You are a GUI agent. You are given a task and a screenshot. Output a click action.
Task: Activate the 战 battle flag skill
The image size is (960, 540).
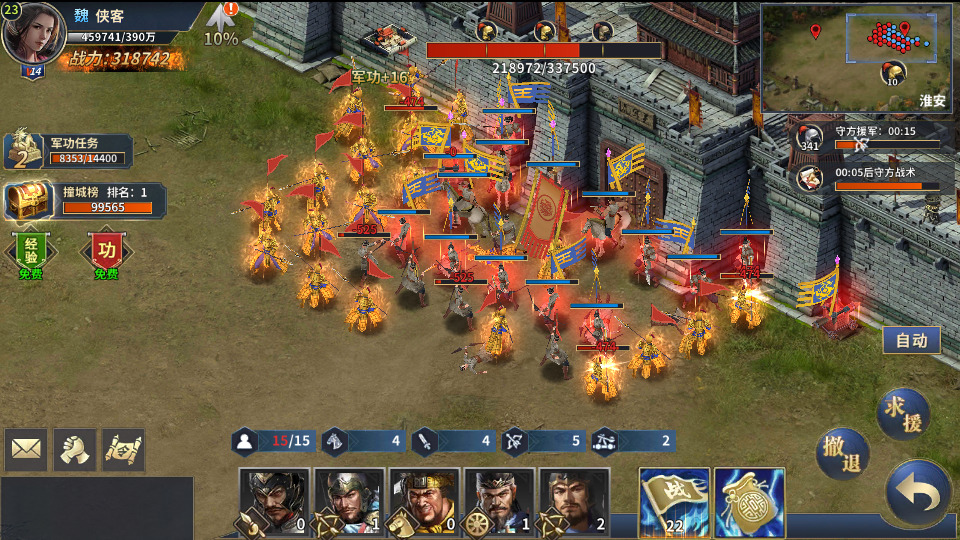[x=674, y=502]
